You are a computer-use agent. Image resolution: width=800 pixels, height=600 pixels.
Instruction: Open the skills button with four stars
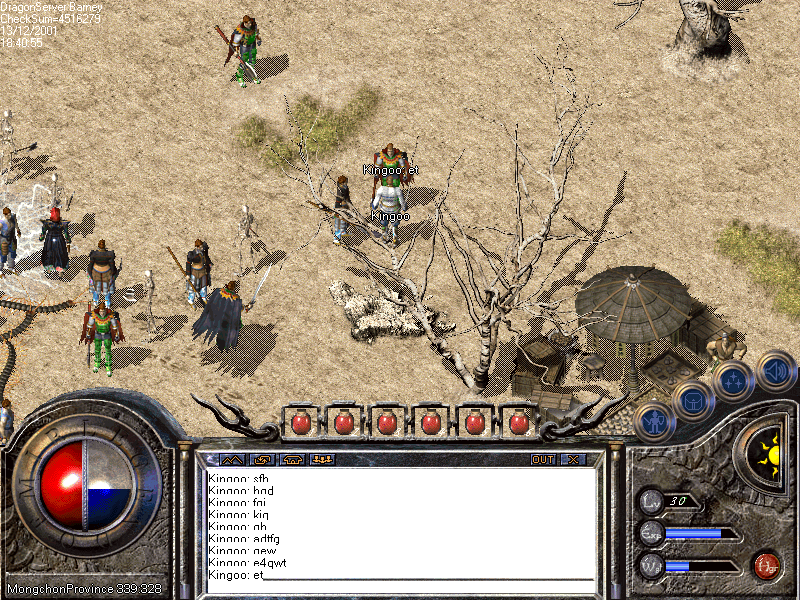pyautogui.click(x=734, y=380)
